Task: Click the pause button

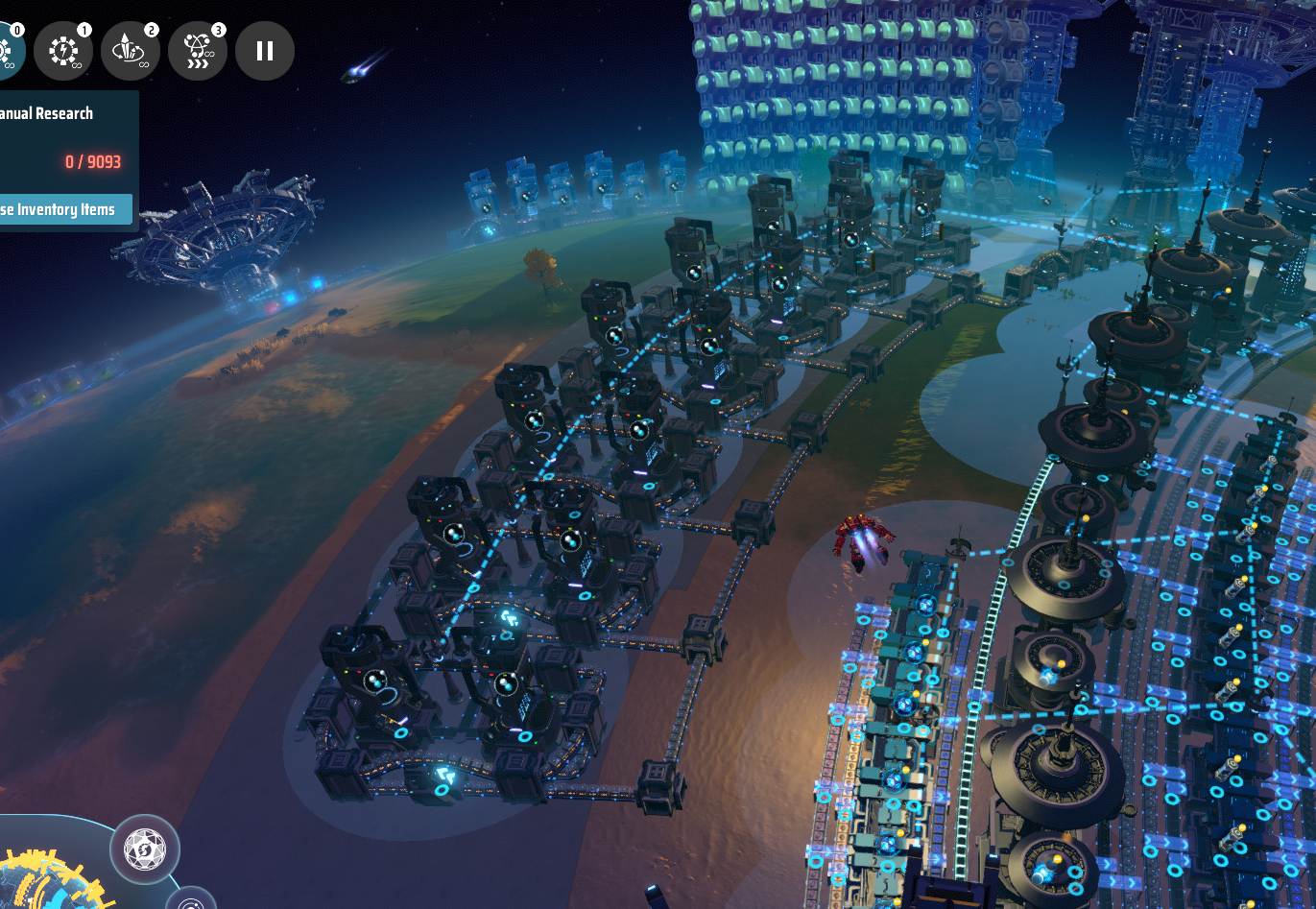Action: click(x=265, y=51)
